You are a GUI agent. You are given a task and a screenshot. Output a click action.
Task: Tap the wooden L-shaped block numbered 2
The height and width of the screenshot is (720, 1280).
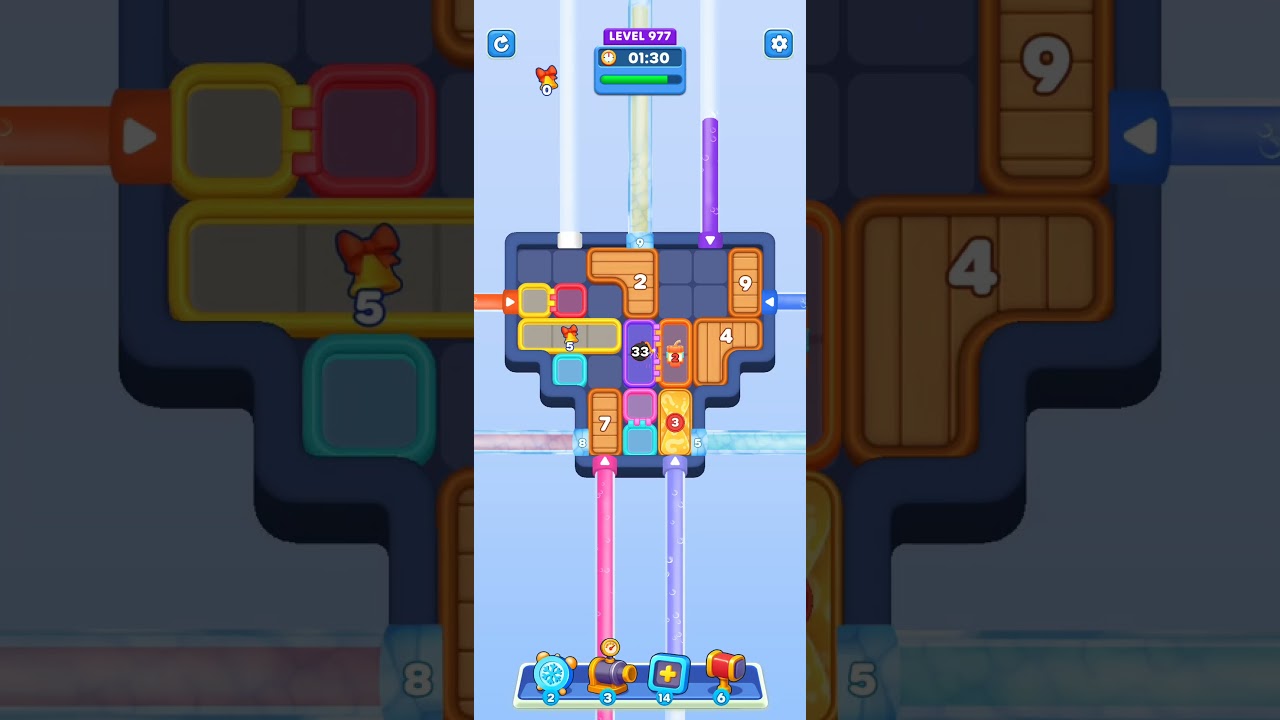point(640,280)
